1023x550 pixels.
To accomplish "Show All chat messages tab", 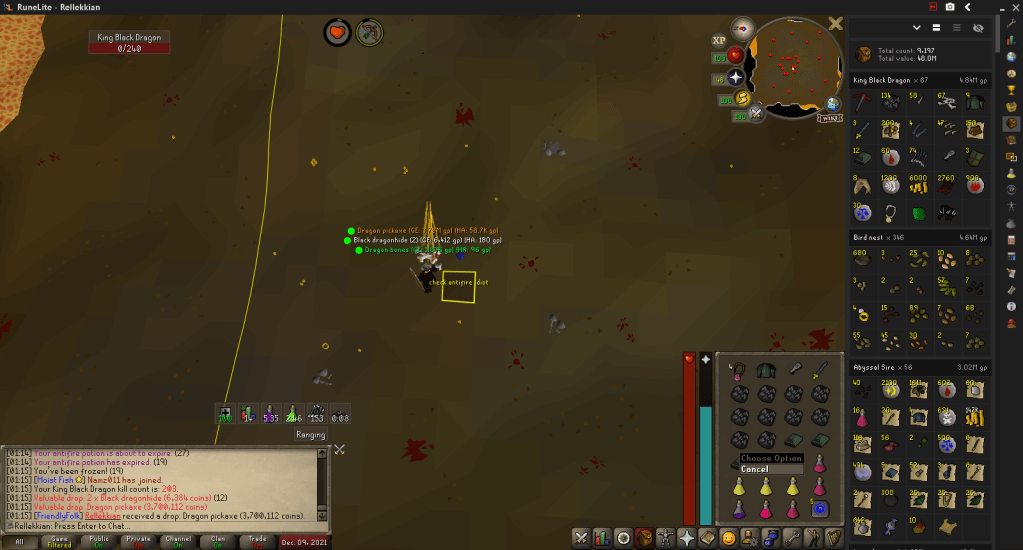I will click(20, 541).
